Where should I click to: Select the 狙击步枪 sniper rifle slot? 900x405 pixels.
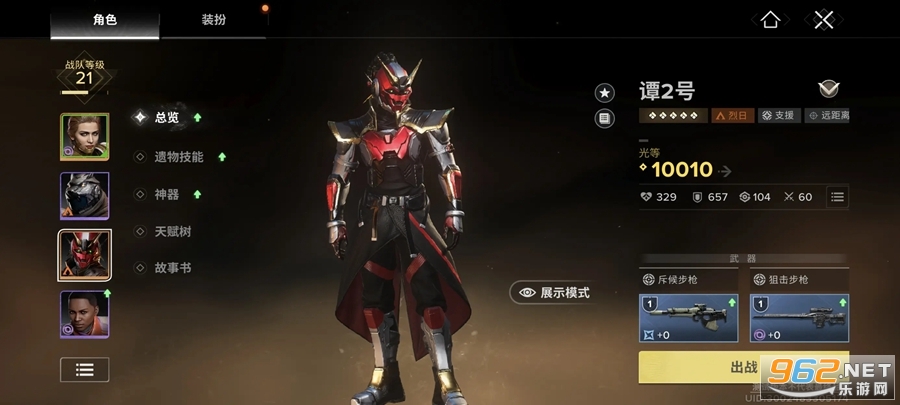[x=799, y=318]
